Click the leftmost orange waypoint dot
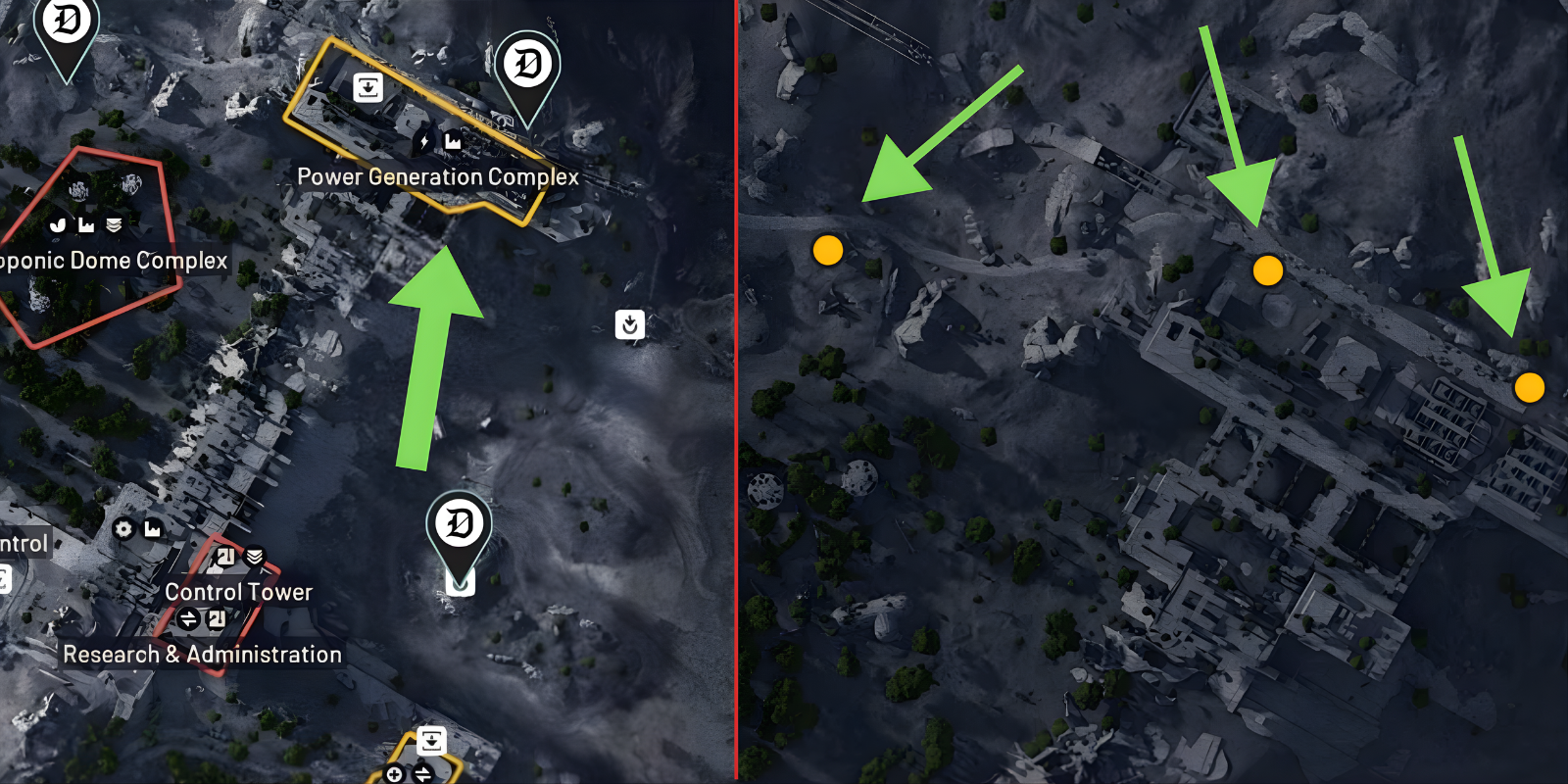The width and height of the screenshot is (1568, 784). [828, 252]
